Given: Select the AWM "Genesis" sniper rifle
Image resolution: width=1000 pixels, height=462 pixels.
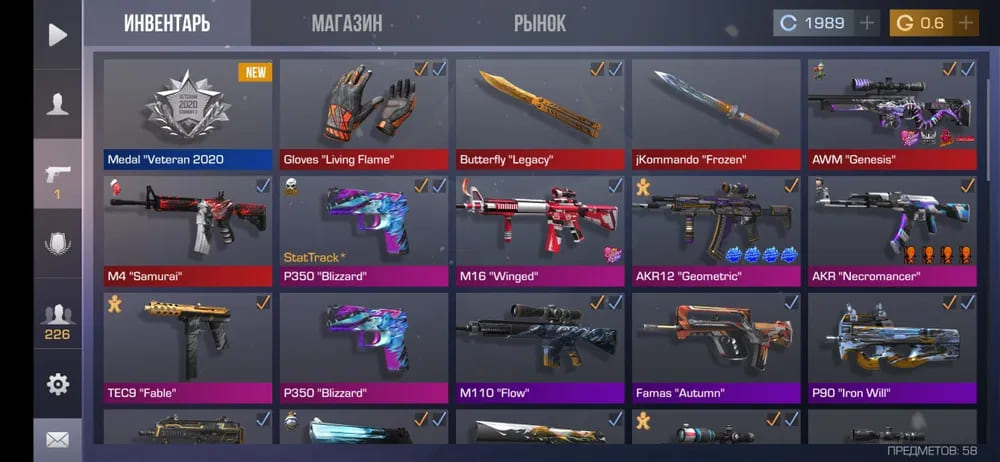Looking at the screenshot, I should click(x=892, y=113).
